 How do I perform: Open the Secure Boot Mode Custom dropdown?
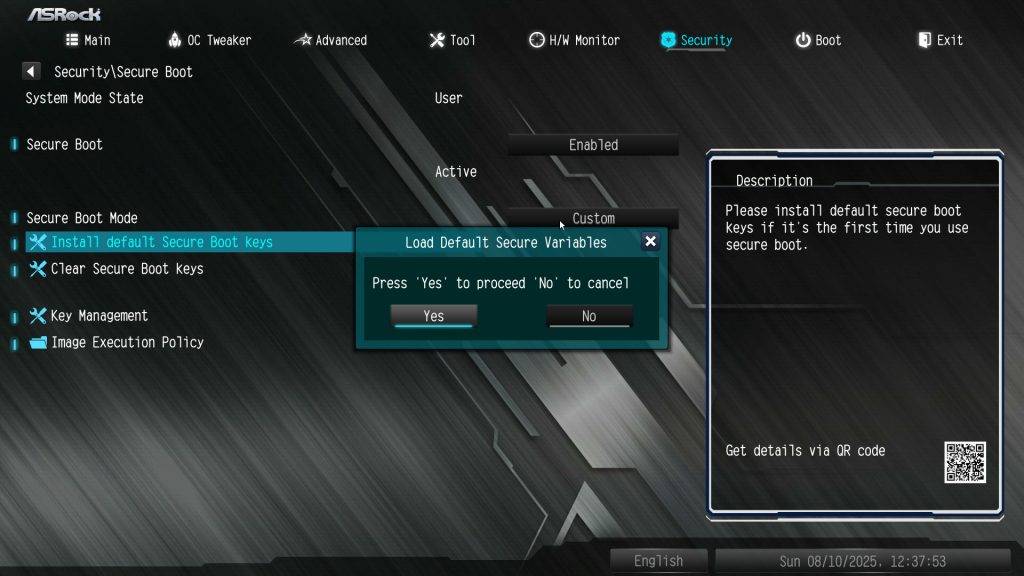(x=593, y=218)
